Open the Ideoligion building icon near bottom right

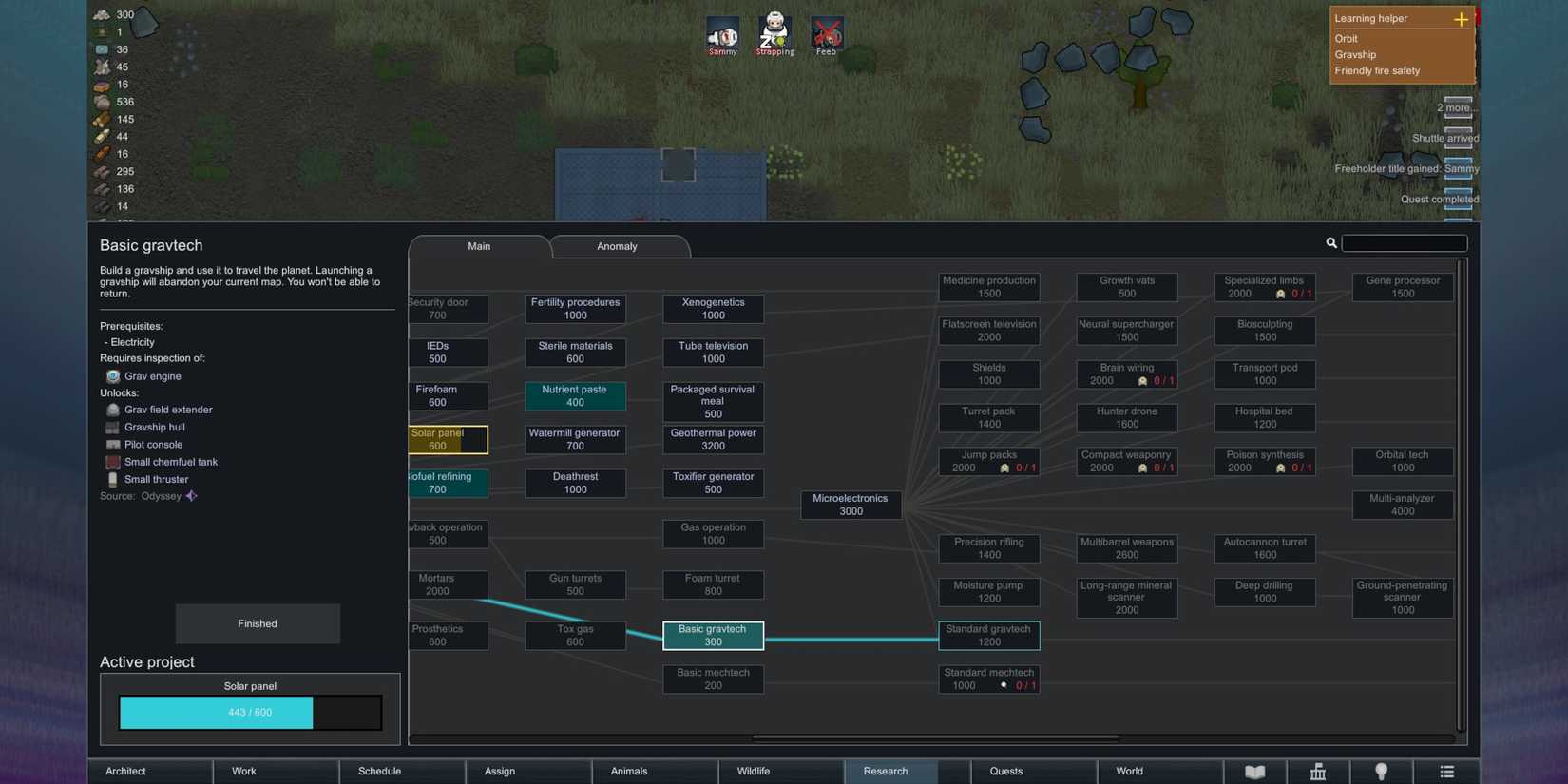click(1318, 771)
